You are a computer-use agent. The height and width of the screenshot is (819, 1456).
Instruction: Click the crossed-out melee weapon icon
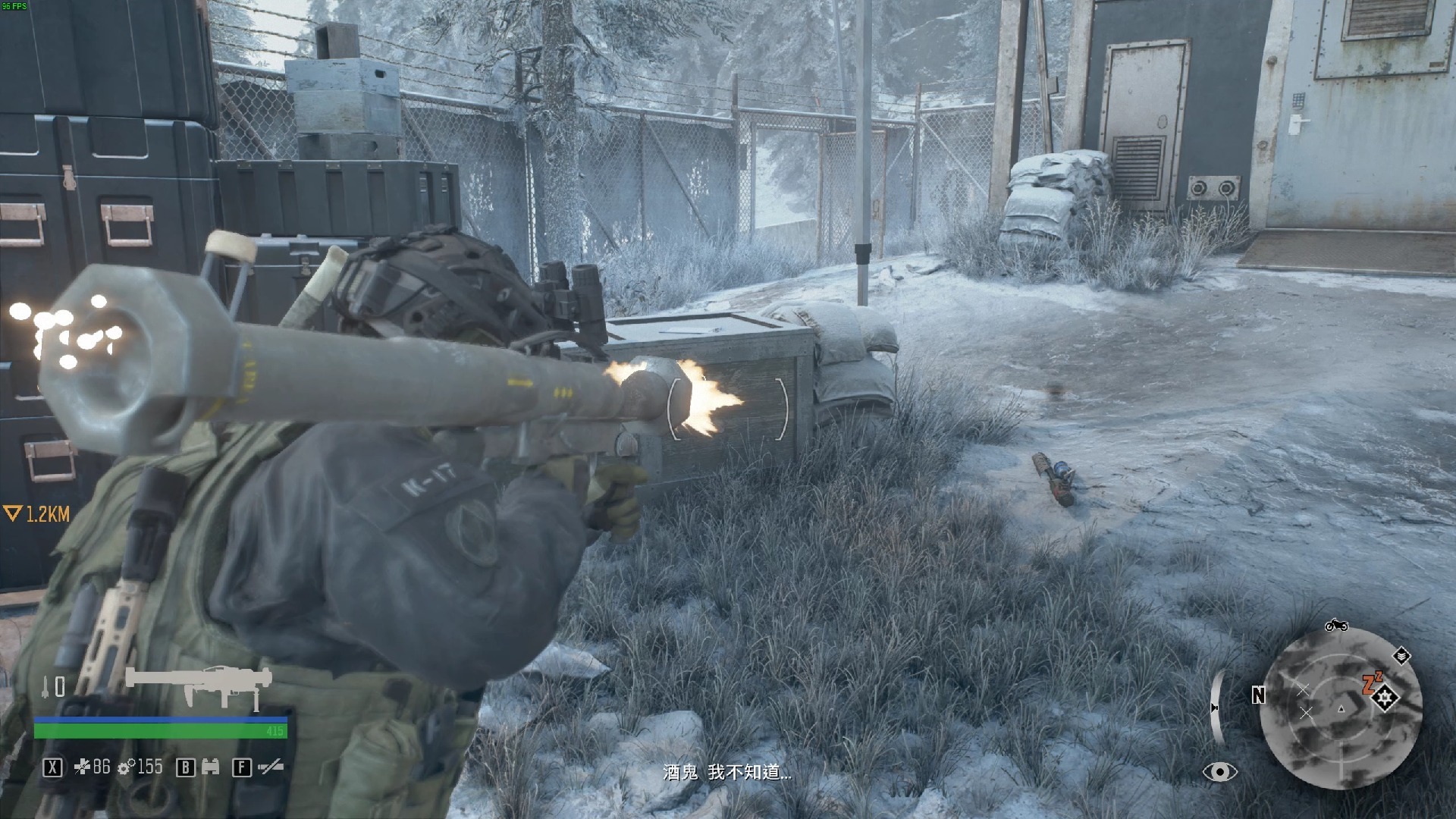(270, 767)
